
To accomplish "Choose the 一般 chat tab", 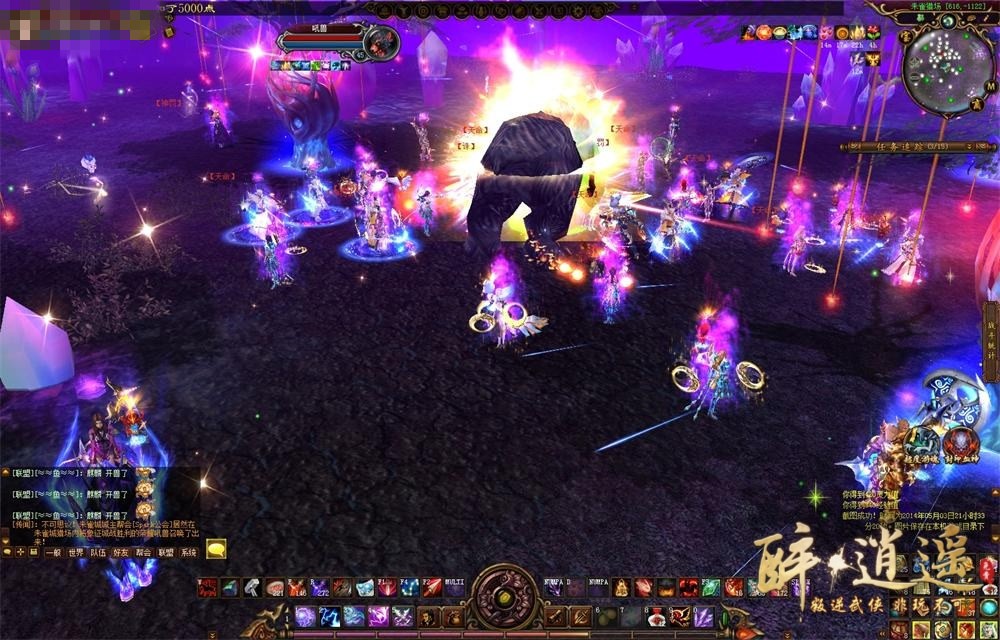I will click(x=53, y=551).
